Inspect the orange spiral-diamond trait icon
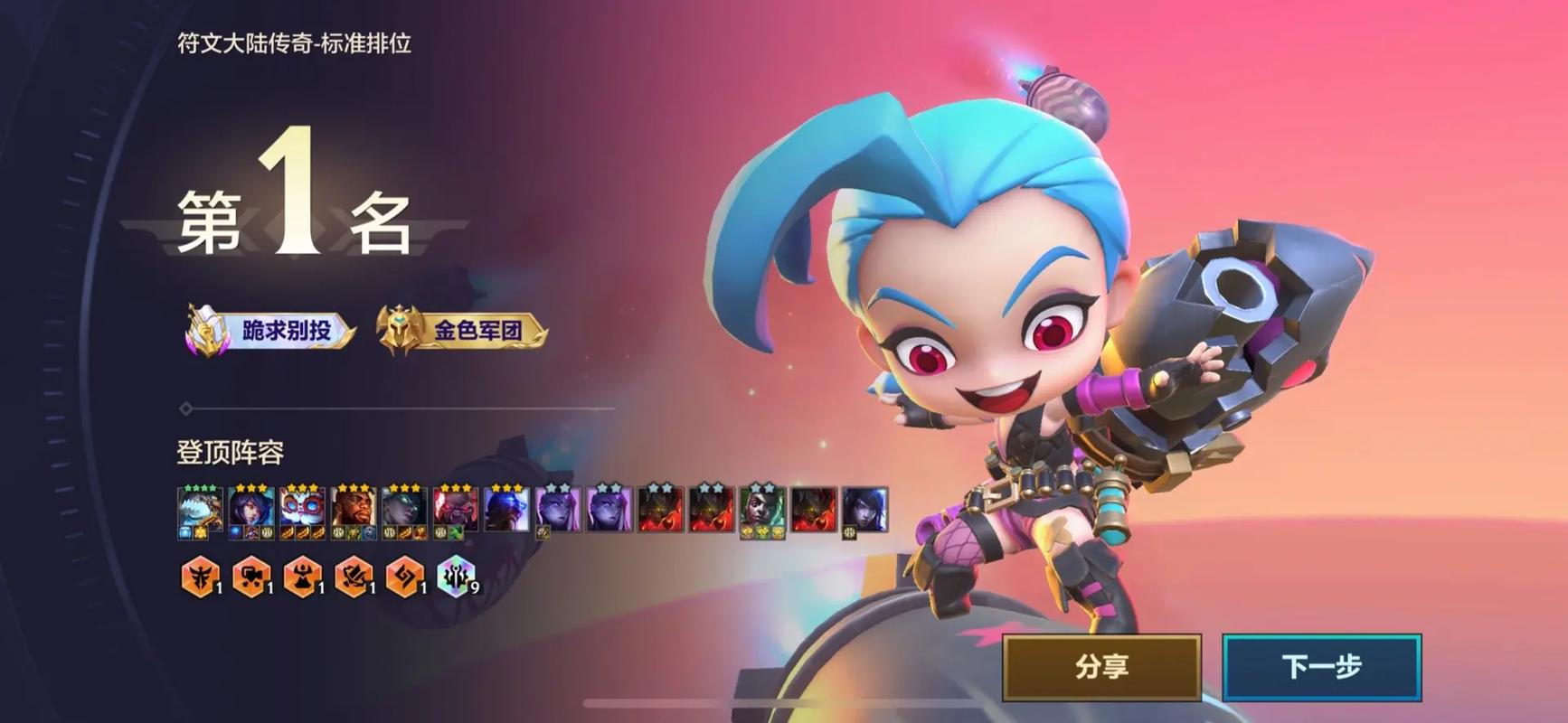The height and width of the screenshot is (723, 1568). click(x=404, y=576)
